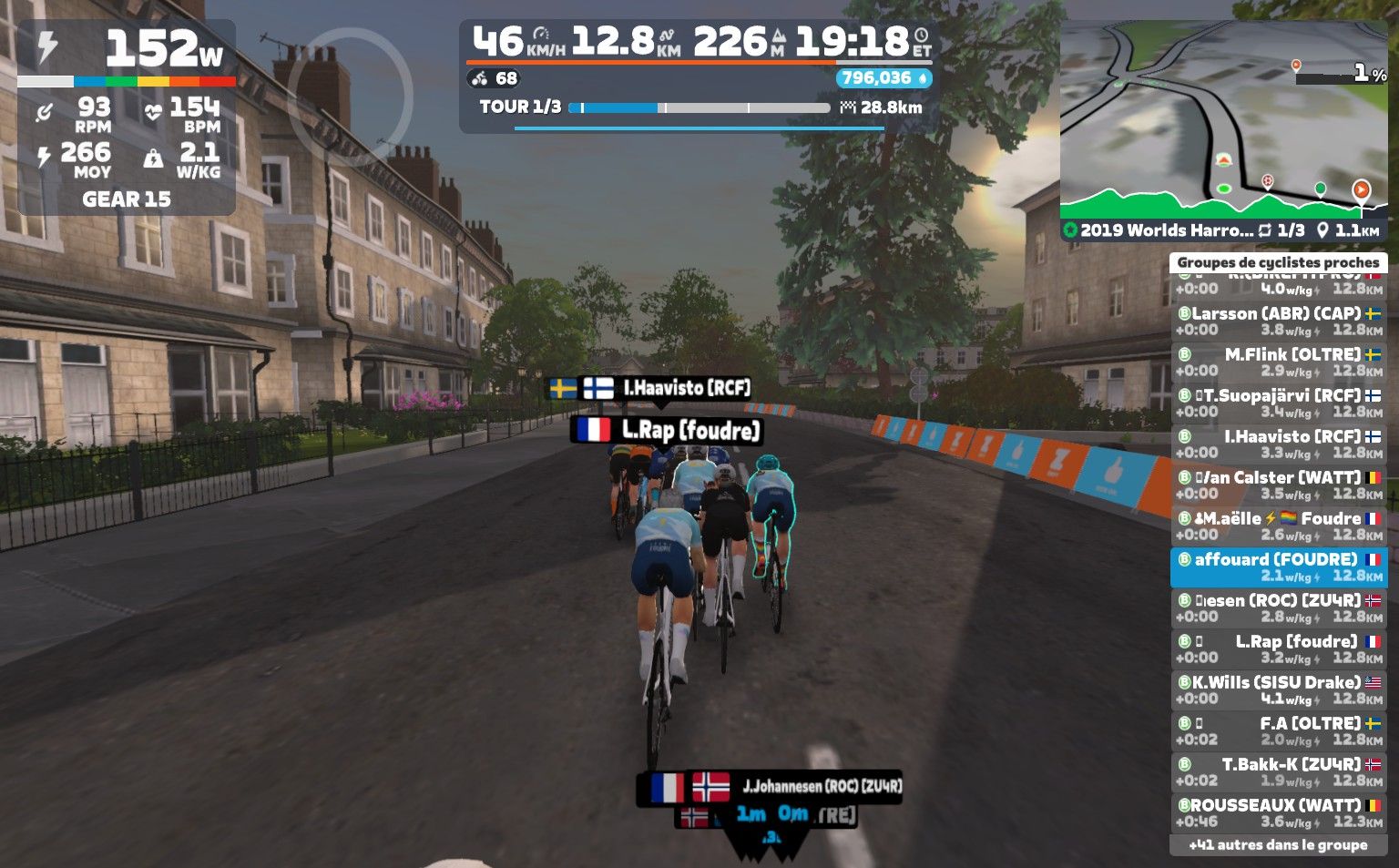The width and height of the screenshot is (1399, 868).
Task: Choose M.Flink [OLTRE] row in riders list
Action: 1278,362
